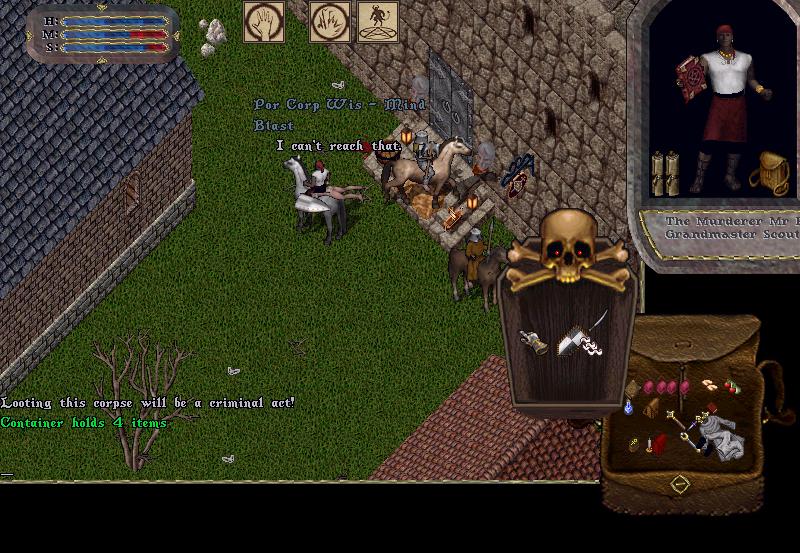The image size is (800, 553).
Task: Activate the lightning hands spell icon
Action: pyautogui.click(x=329, y=22)
